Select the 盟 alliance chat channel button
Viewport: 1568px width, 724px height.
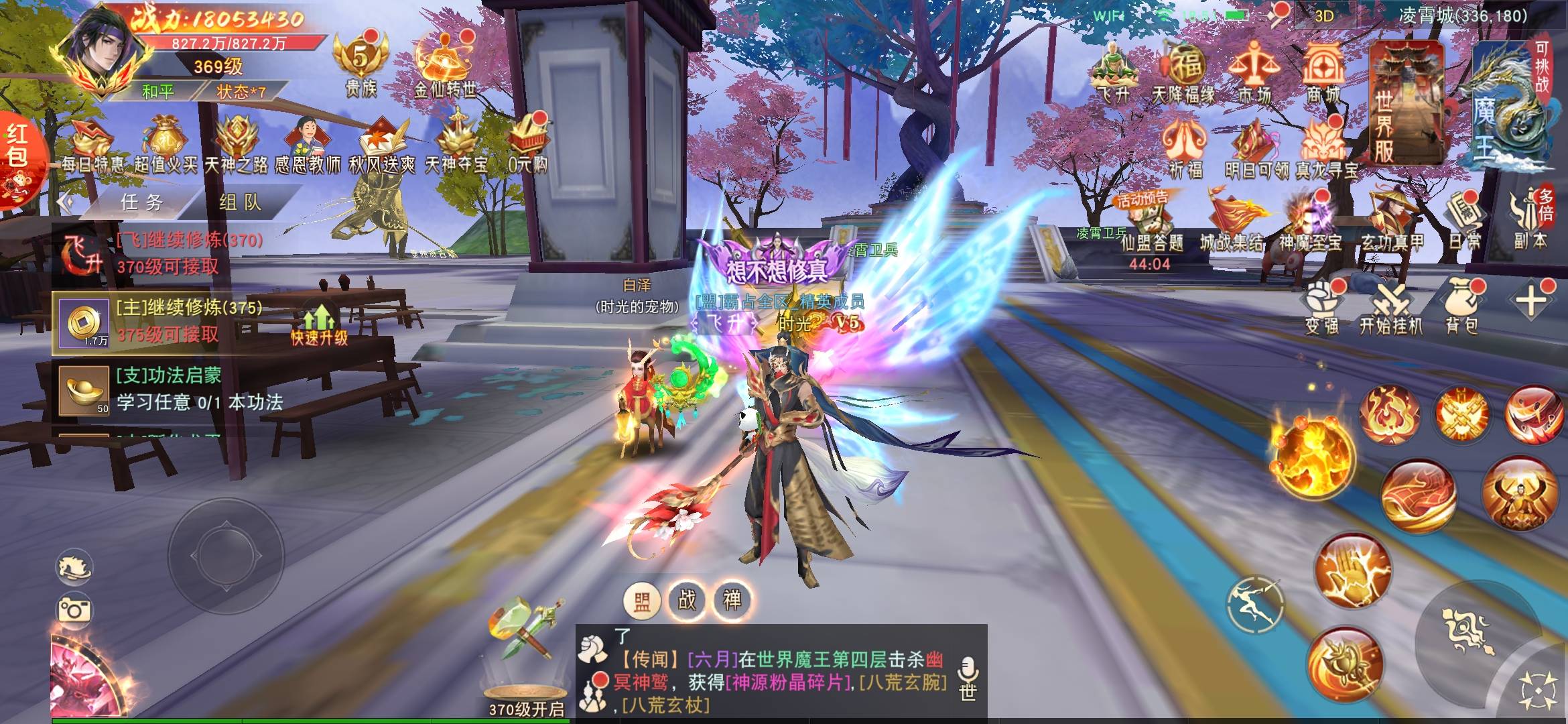pos(642,600)
